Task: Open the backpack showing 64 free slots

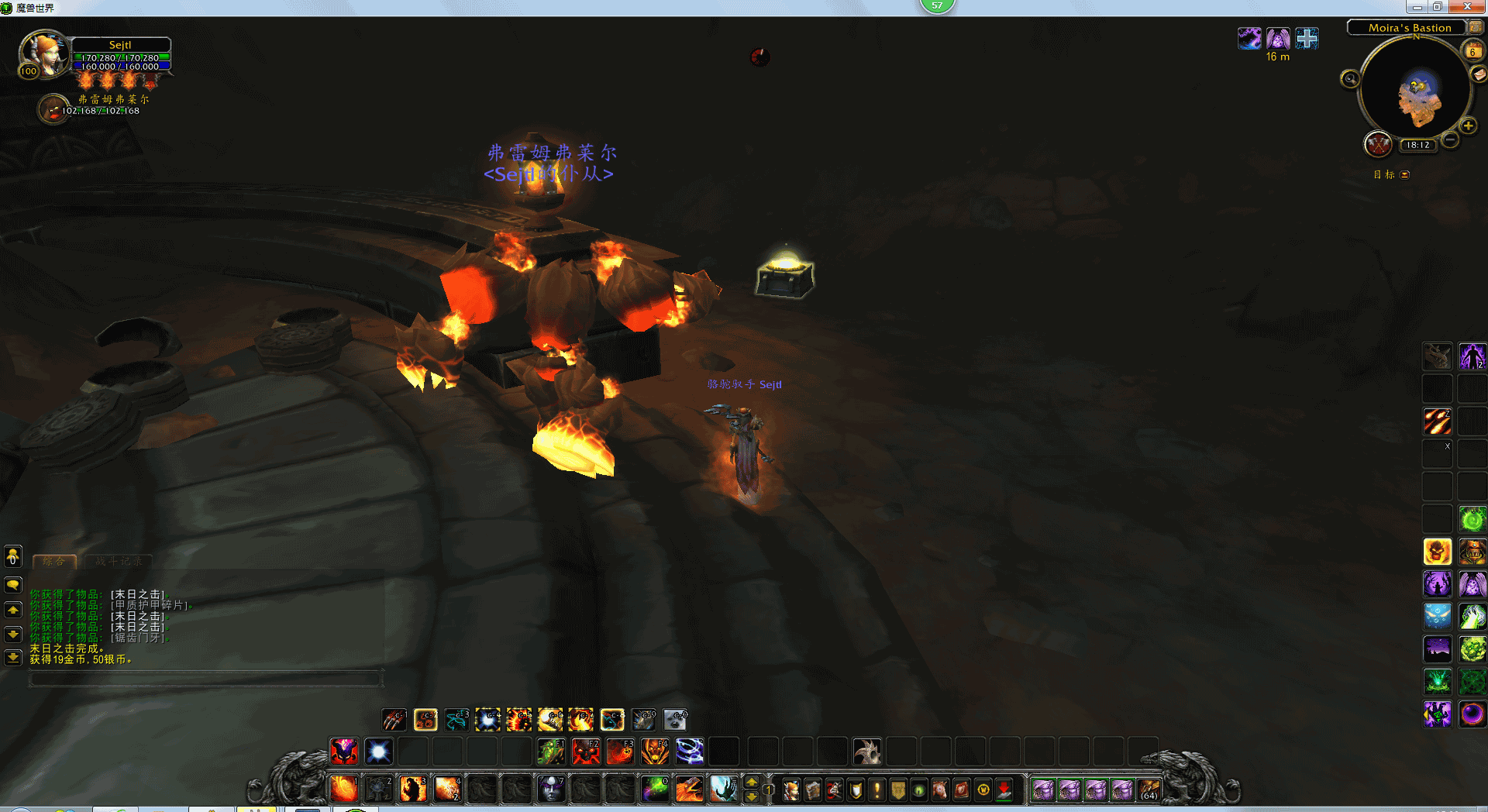Action: click(1149, 790)
